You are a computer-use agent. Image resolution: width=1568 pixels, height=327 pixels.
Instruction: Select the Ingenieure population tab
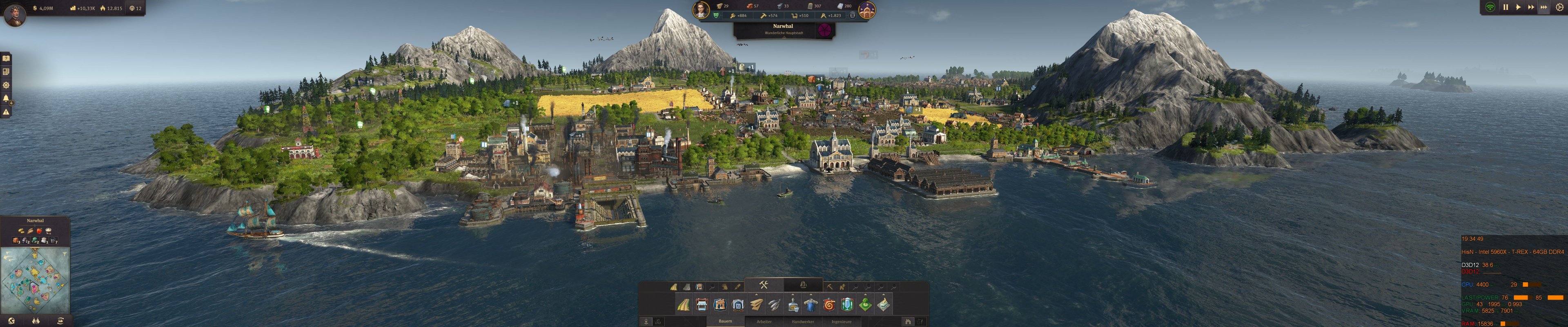click(841, 322)
